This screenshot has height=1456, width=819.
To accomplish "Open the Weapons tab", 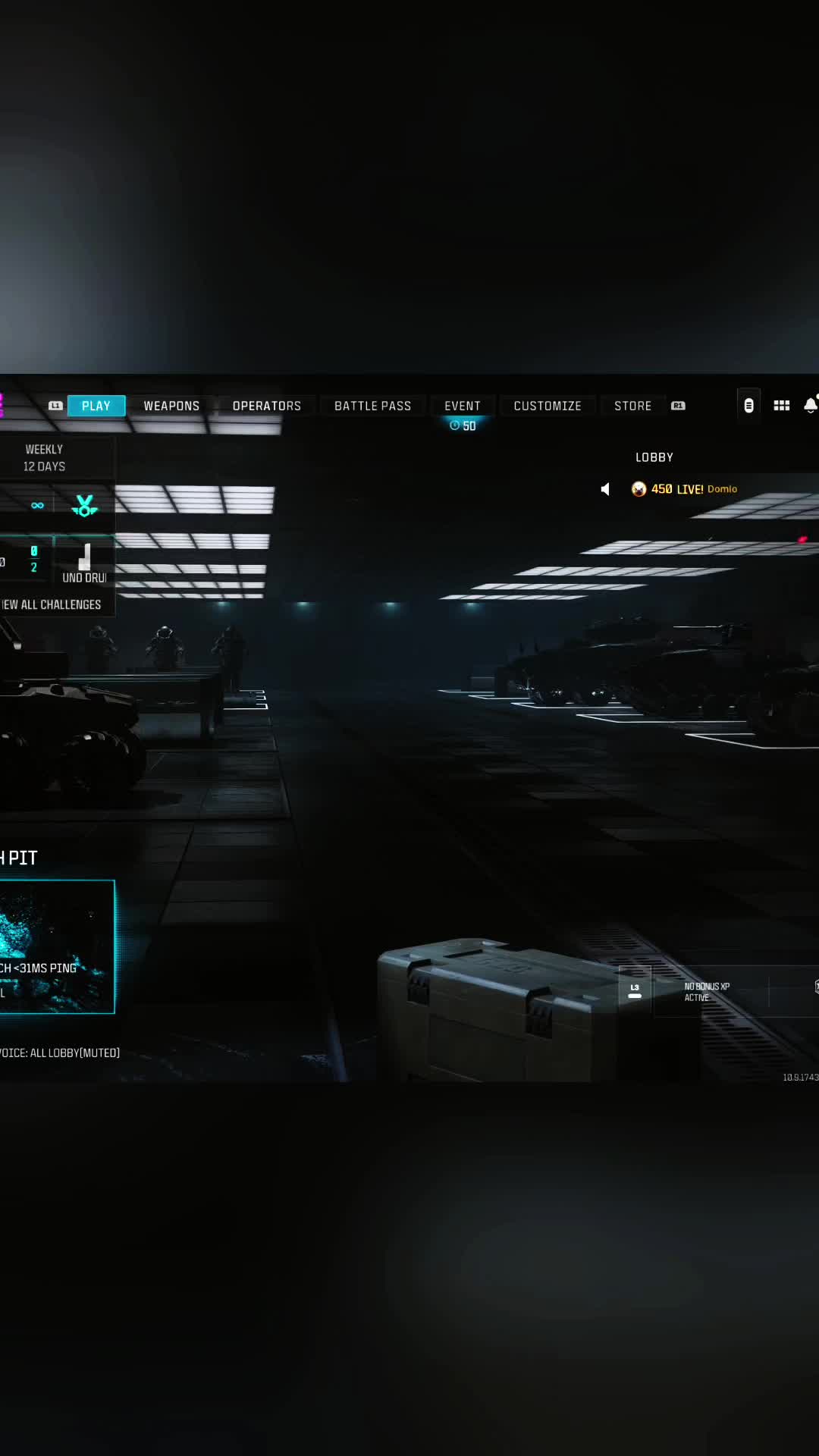I will (171, 406).
